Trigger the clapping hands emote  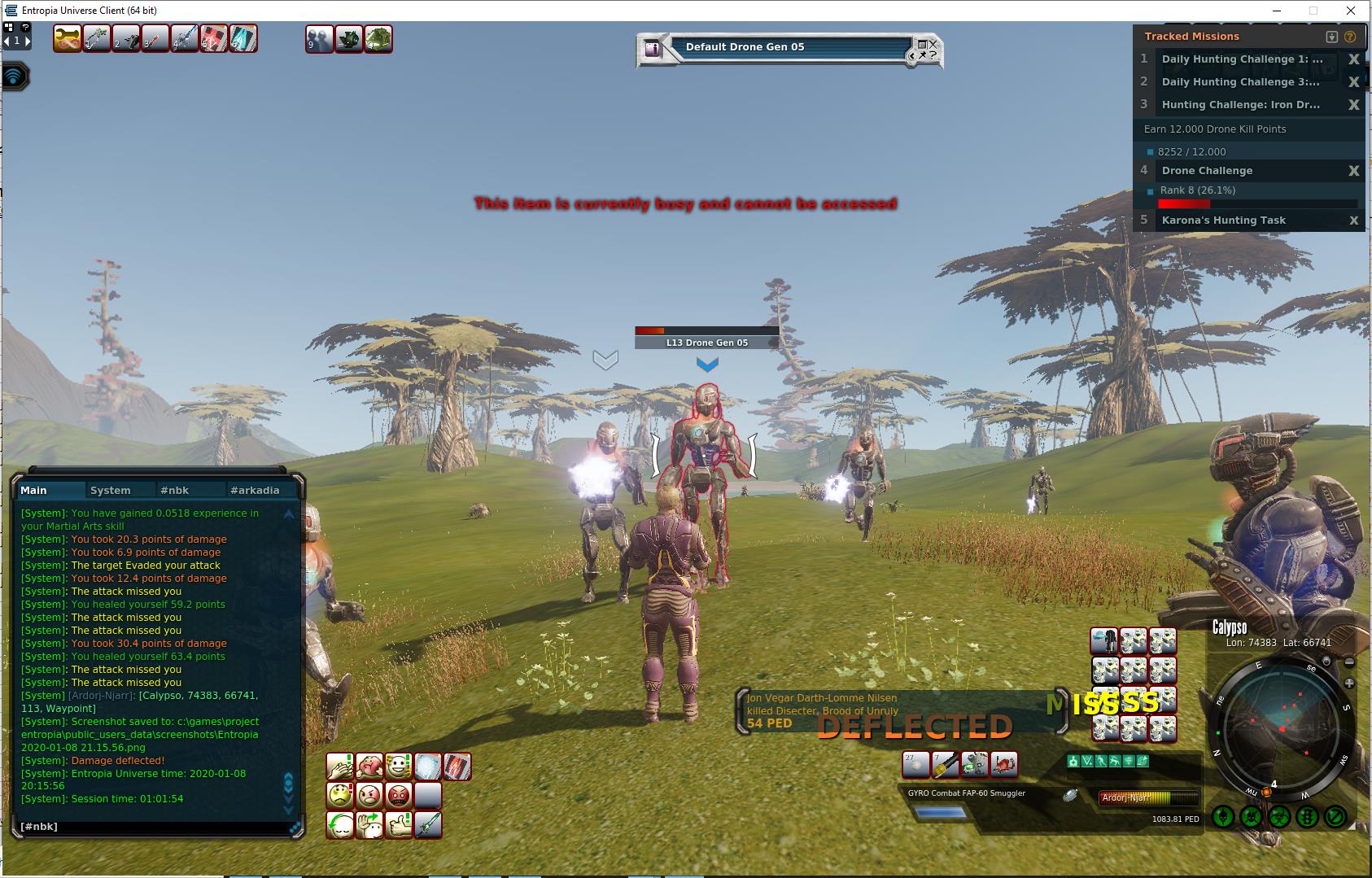[340, 766]
